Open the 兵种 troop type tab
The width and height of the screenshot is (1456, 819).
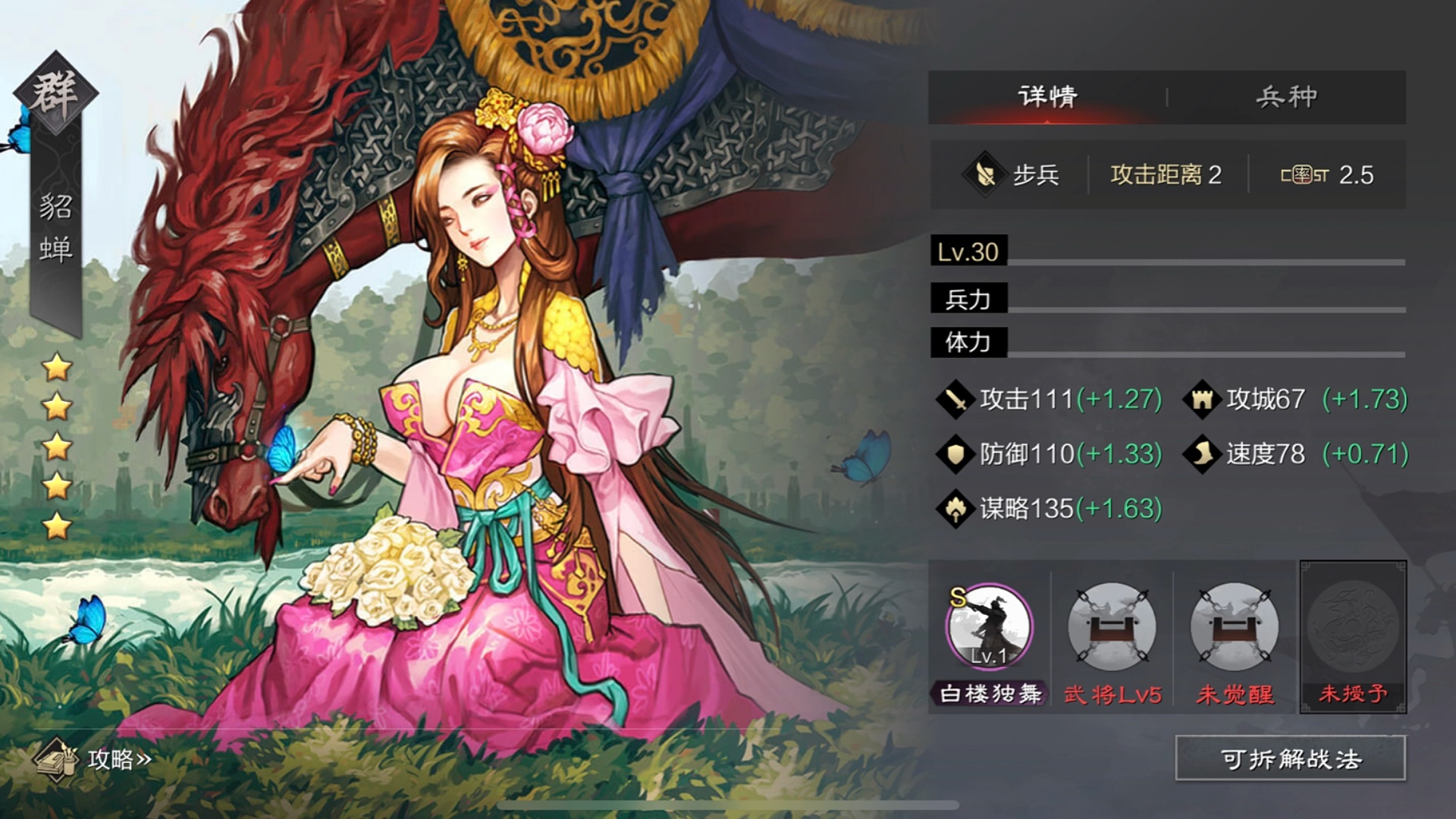pyautogui.click(x=1286, y=96)
